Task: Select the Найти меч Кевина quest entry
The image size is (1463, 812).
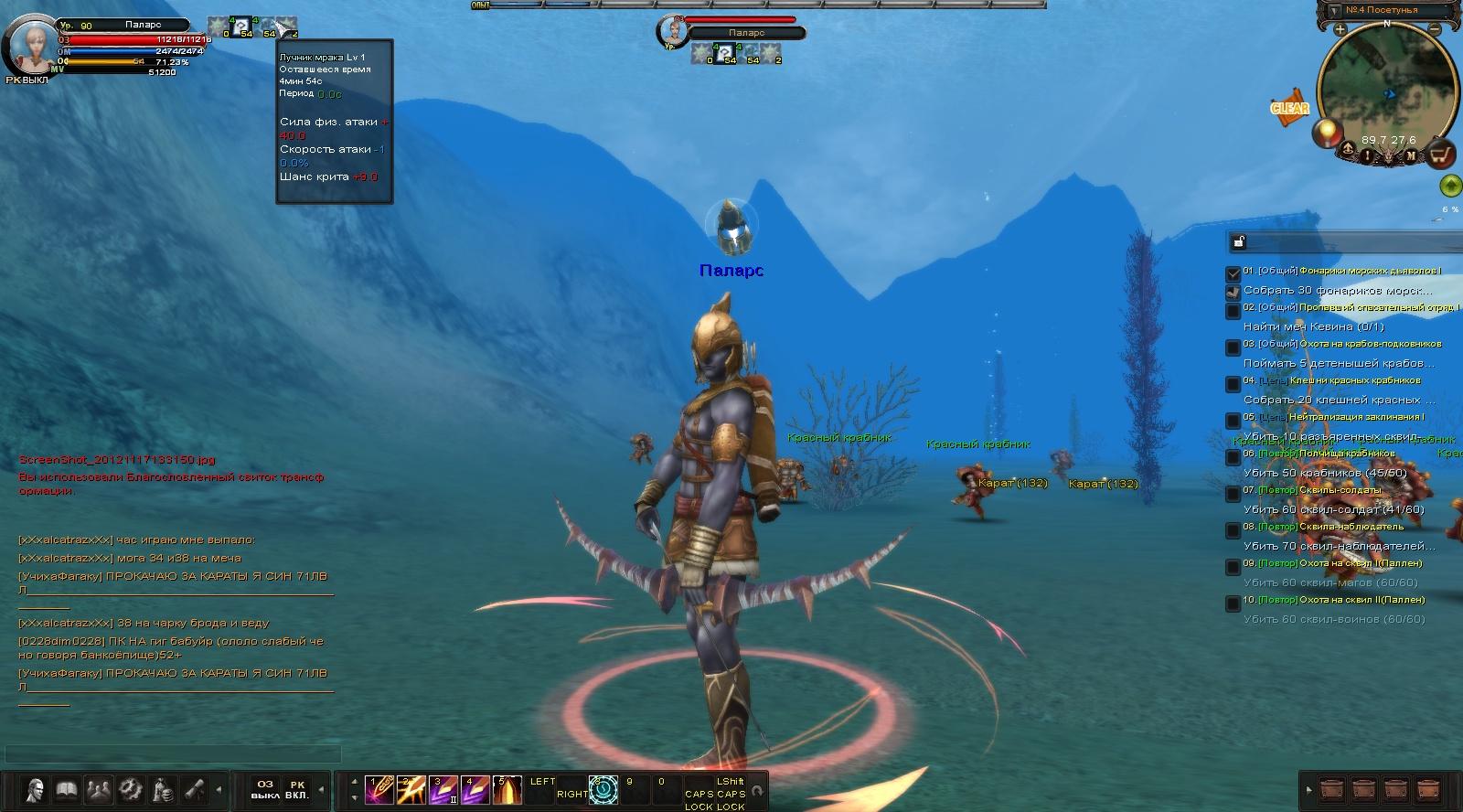Action: (x=1313, y=326)
